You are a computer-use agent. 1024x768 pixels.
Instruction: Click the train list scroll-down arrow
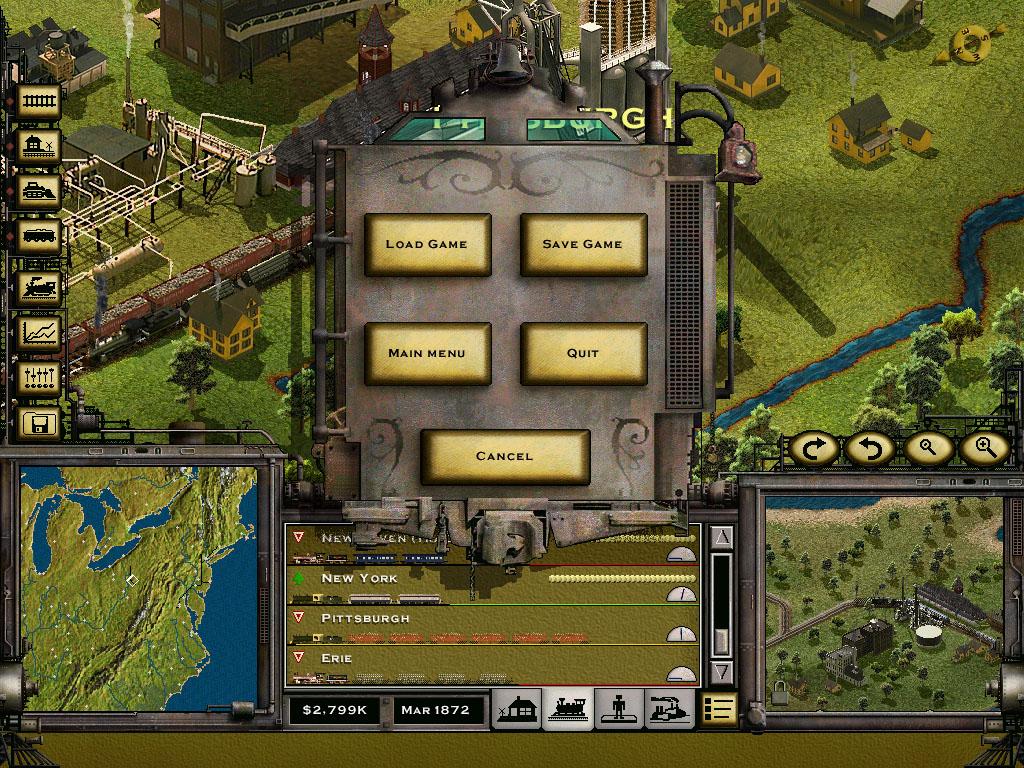point(723,672)
